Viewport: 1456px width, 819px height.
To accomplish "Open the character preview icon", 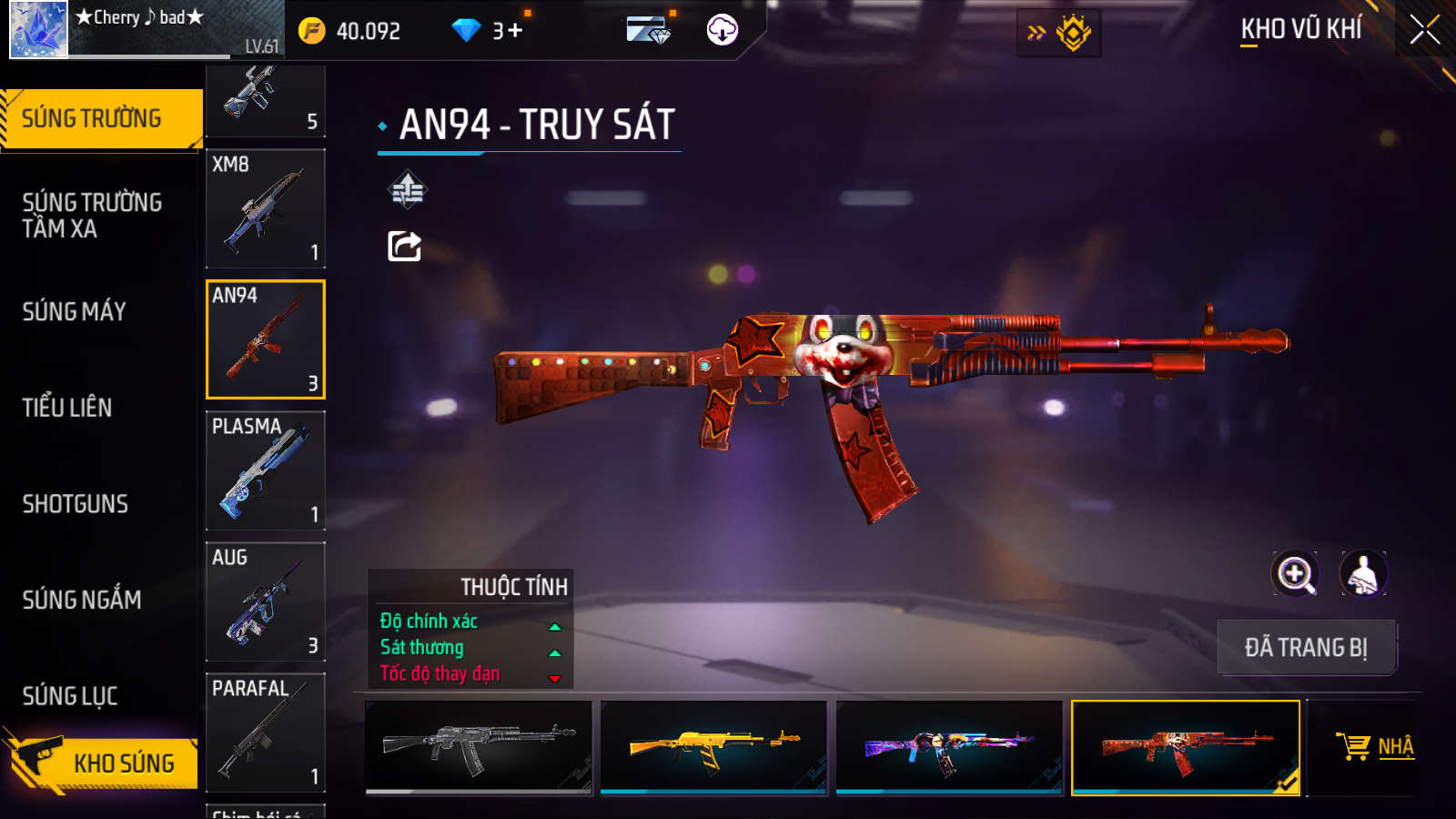I will click(1363, 574).
